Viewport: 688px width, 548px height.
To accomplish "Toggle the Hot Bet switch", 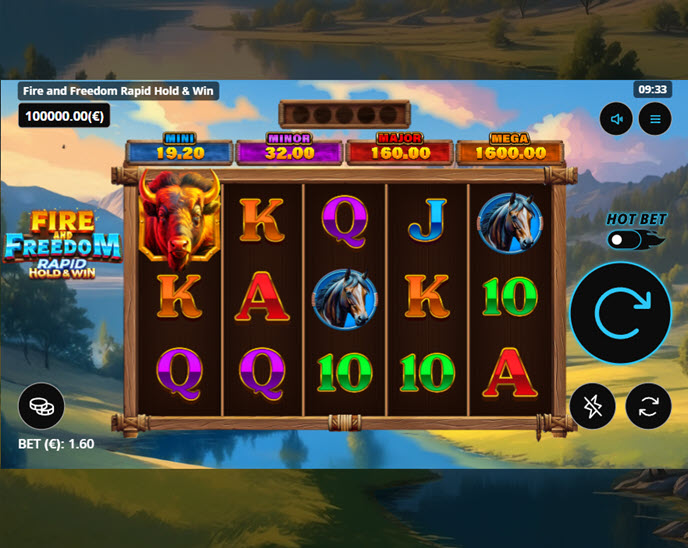I will [x=629, y=240].
